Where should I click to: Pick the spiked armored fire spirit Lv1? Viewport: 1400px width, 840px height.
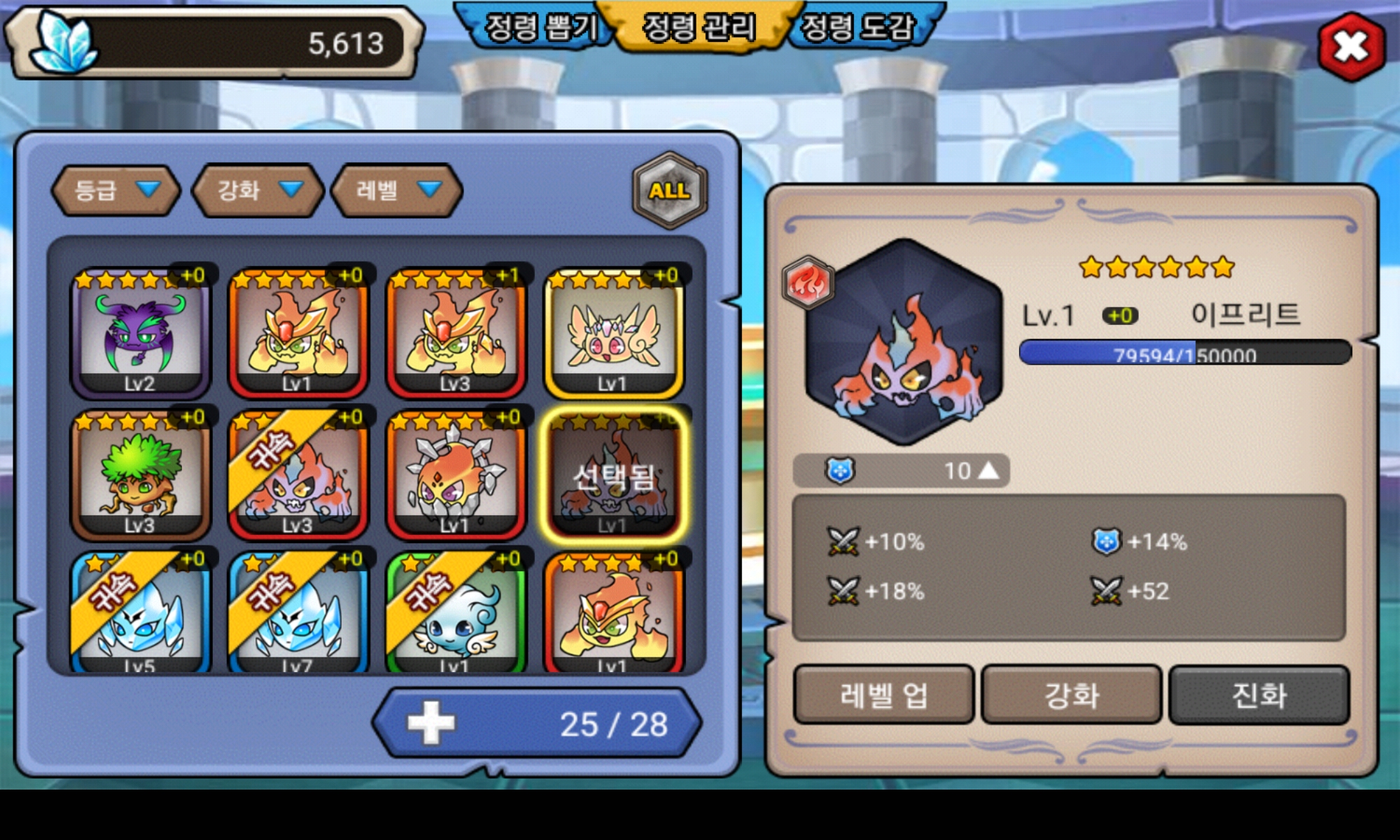pos(456,476)
